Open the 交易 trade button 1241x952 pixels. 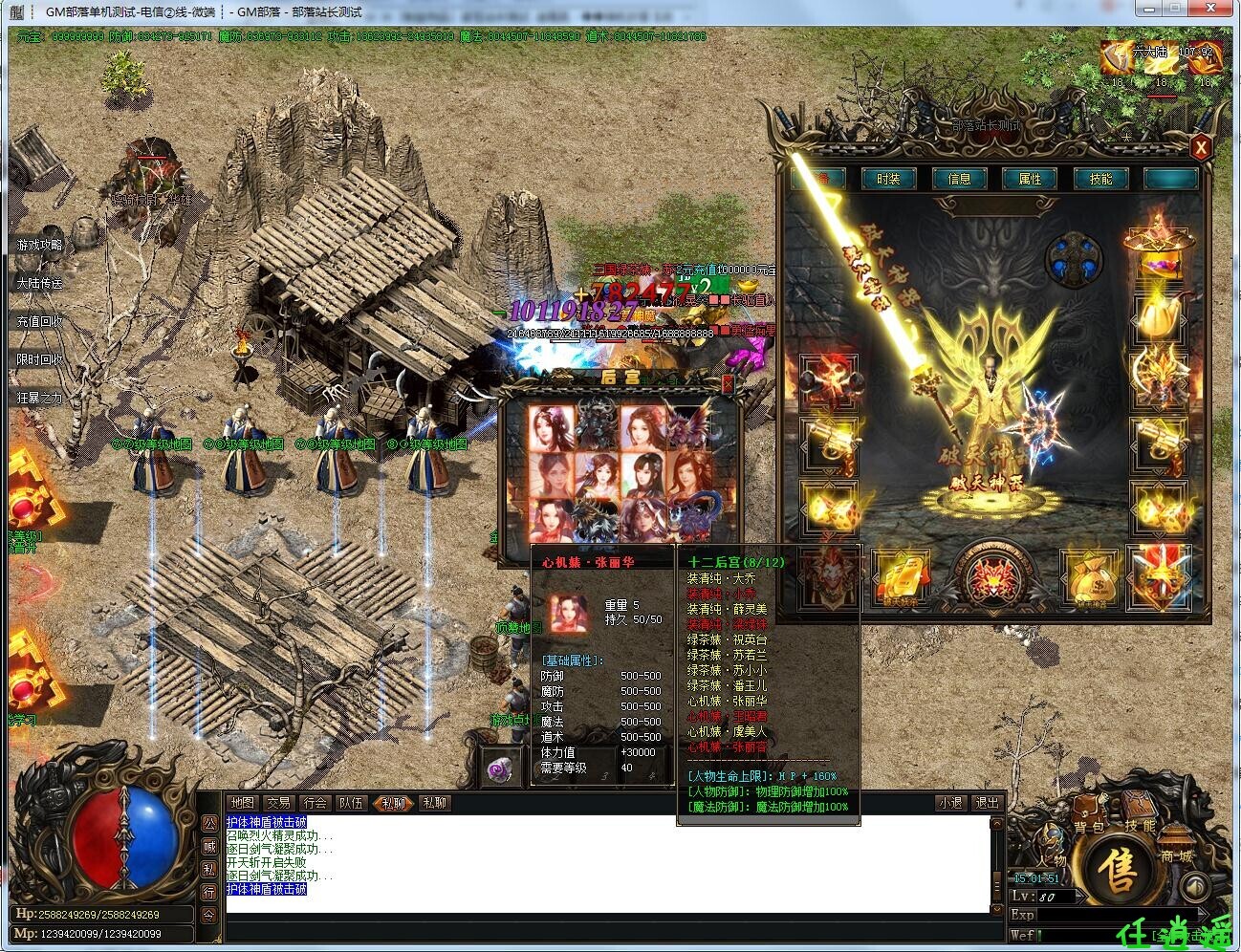pos(278,803)
